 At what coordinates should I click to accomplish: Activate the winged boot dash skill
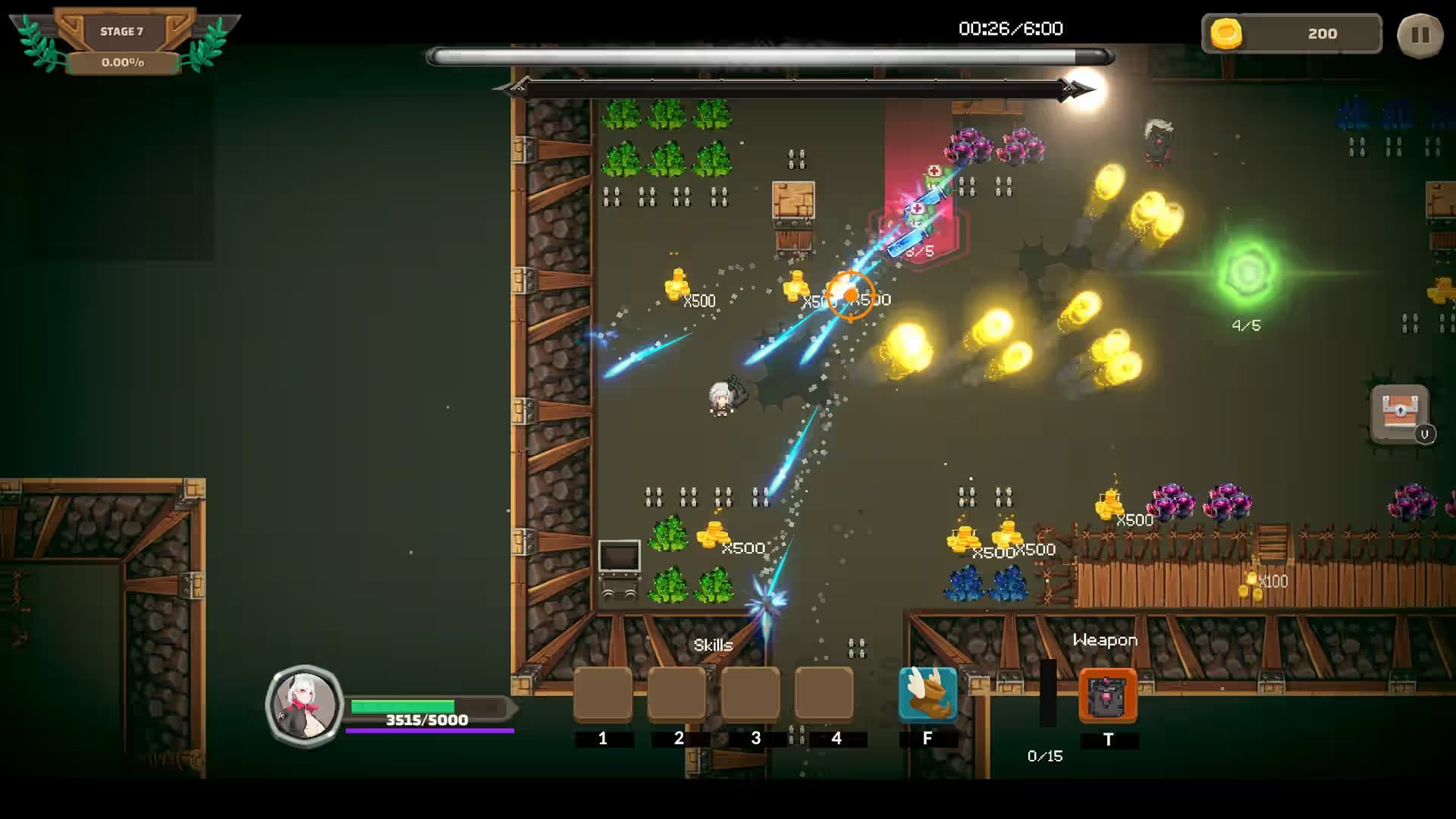coord(927,694)
